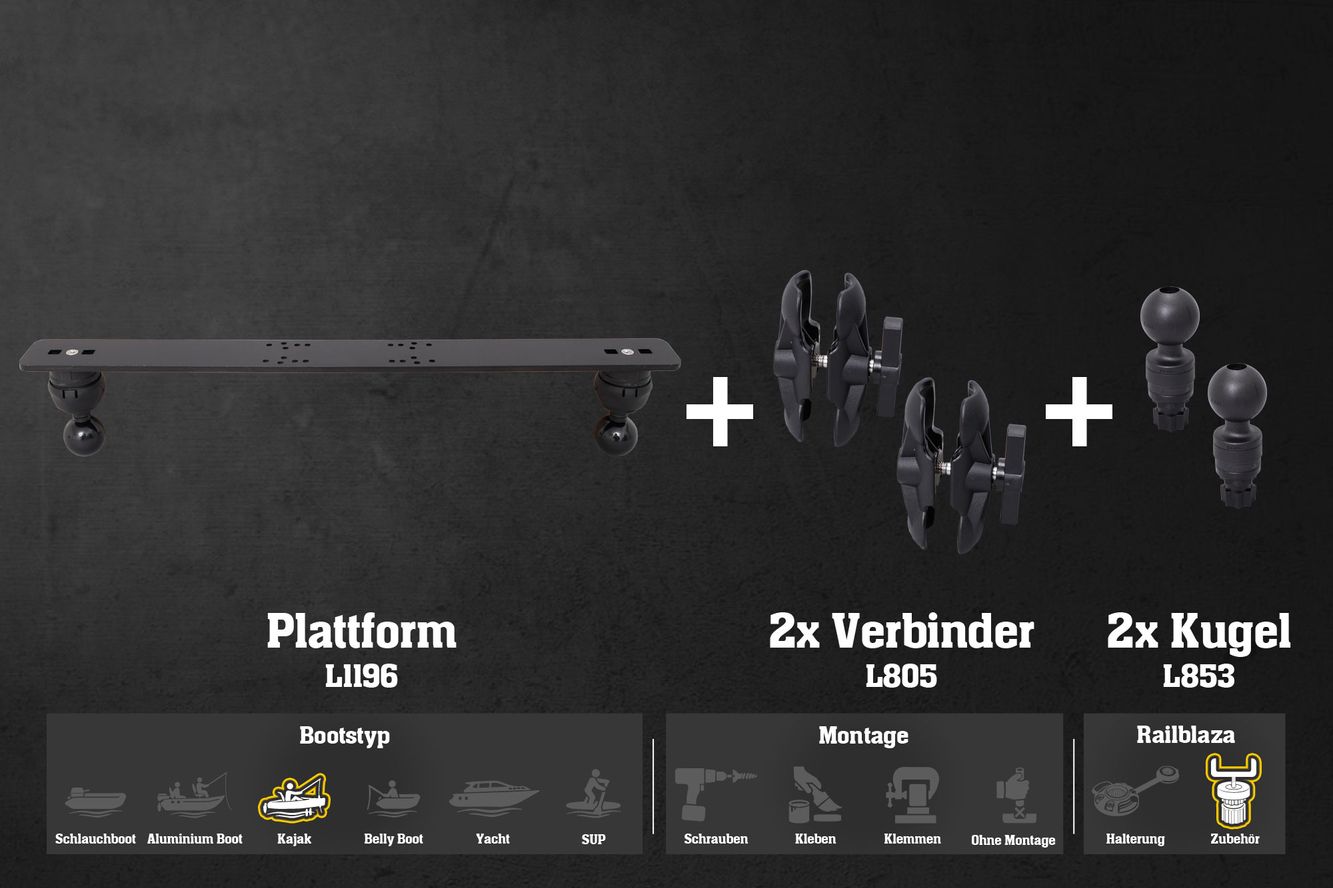The image size is (1333, 888).
Task: Choose the Aluminium Boot icon
Action: (x=194, y=797)
